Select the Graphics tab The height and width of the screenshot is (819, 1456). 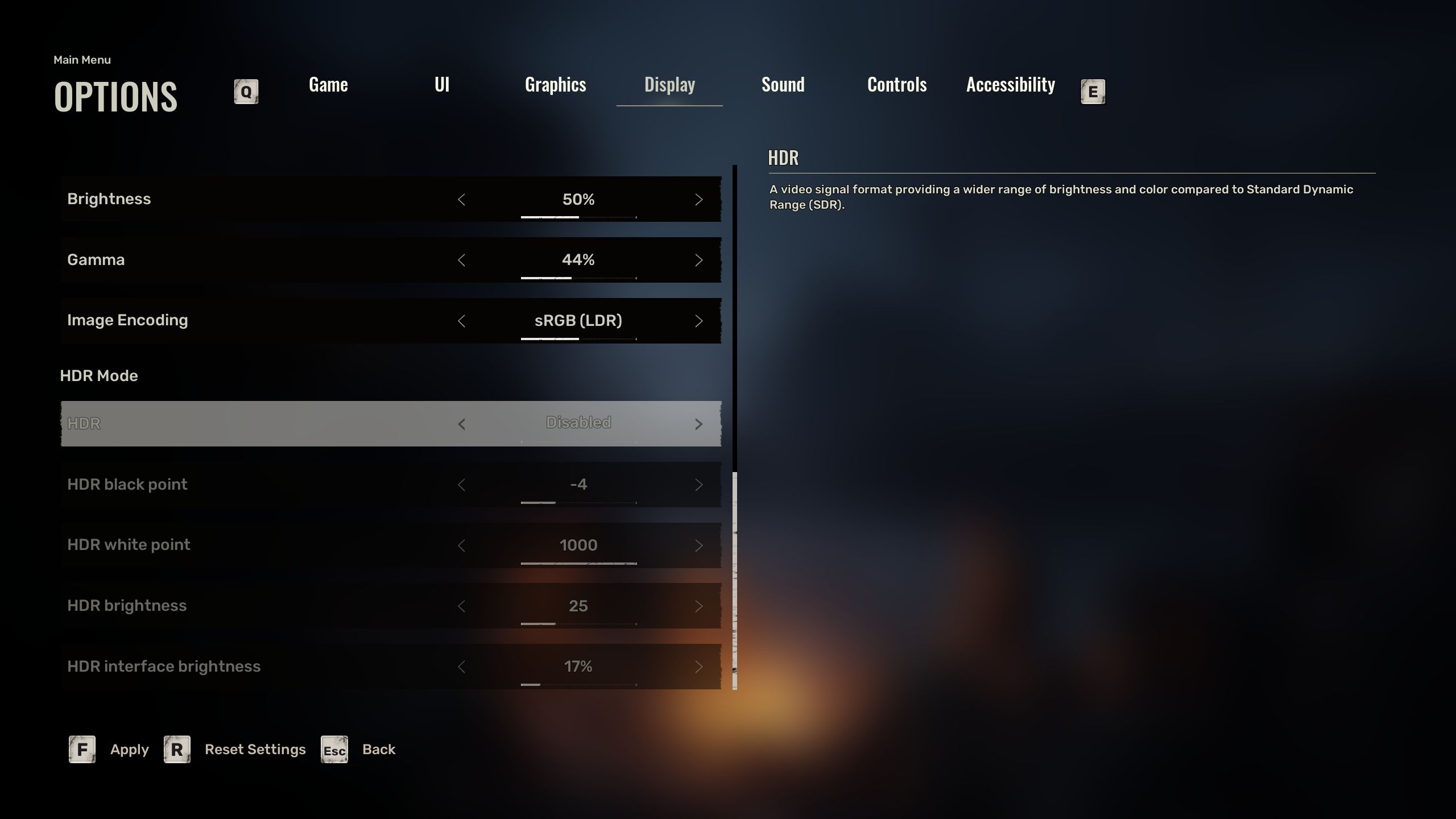coord(555,85)
